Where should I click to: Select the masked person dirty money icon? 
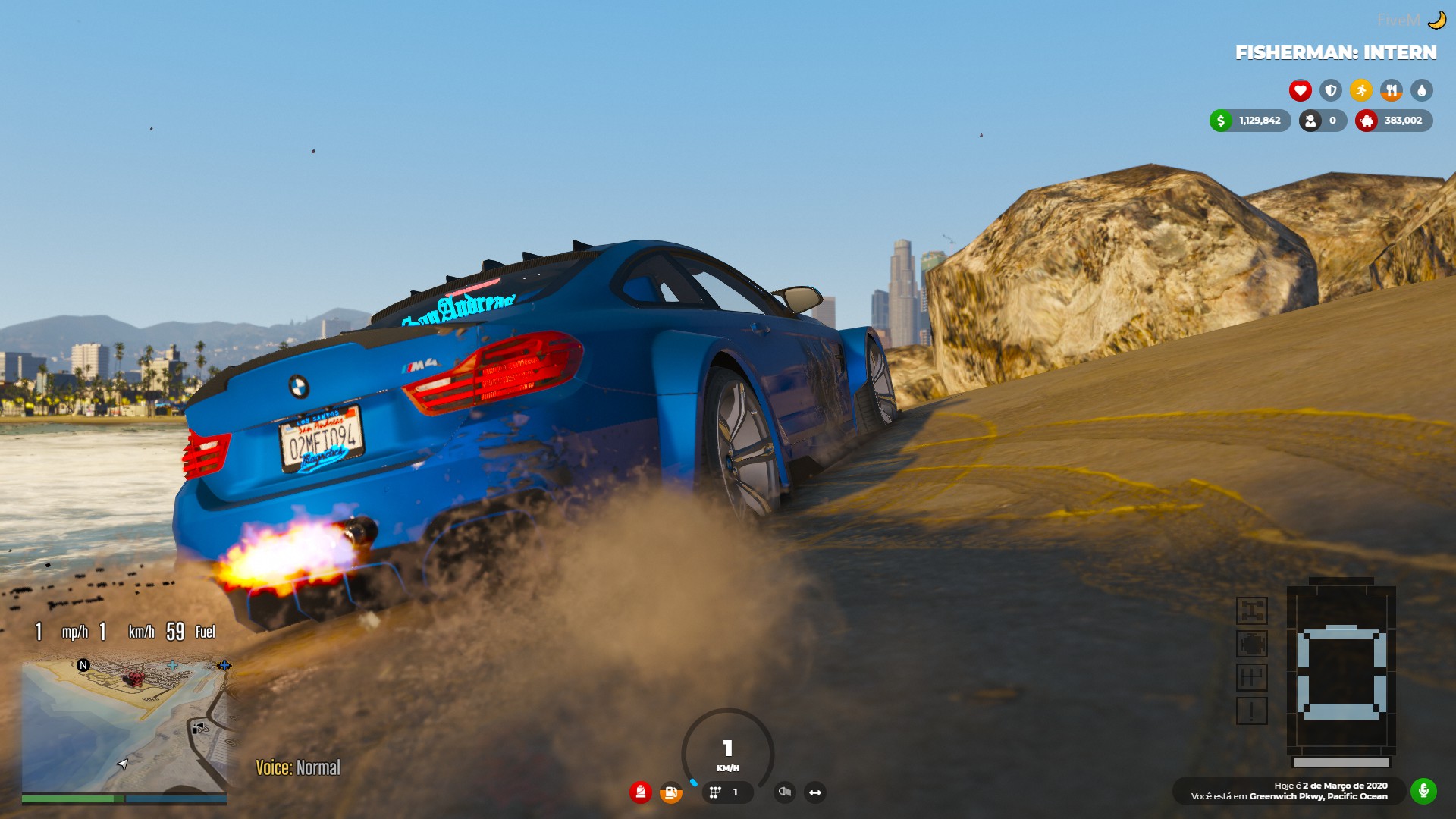click(x=1310, y=121)
